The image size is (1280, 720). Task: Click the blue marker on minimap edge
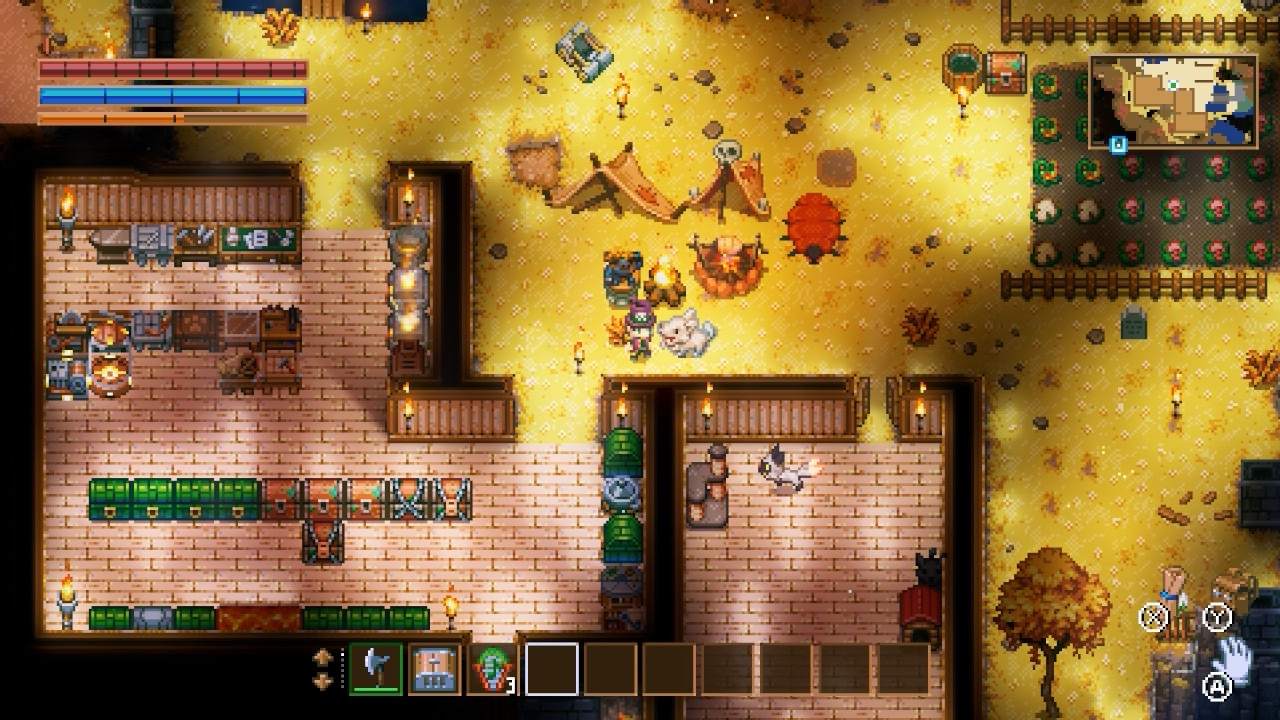(1118, 144)
